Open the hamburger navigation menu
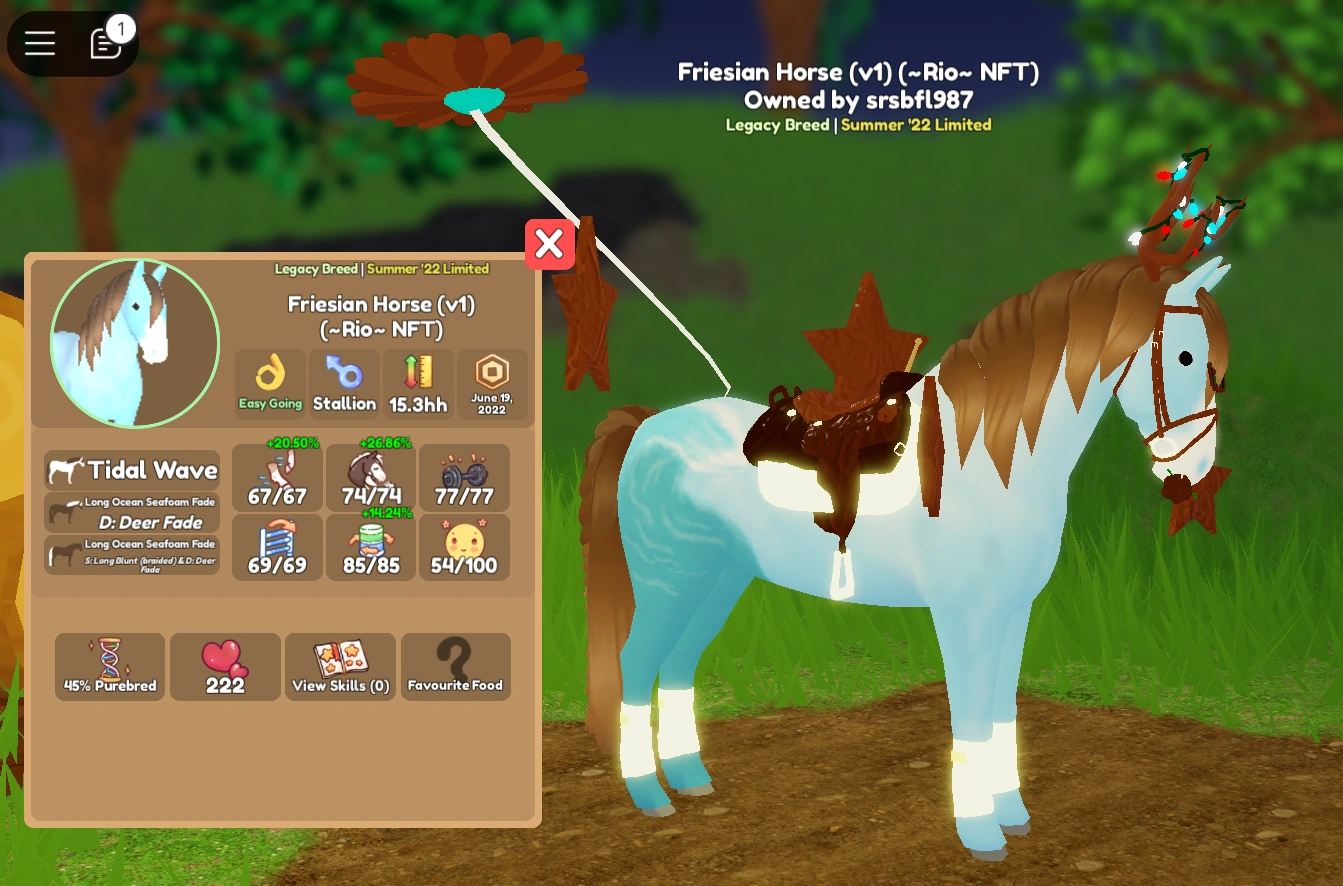This screenshot has width=1343, height=886. [x=39, y=43]
